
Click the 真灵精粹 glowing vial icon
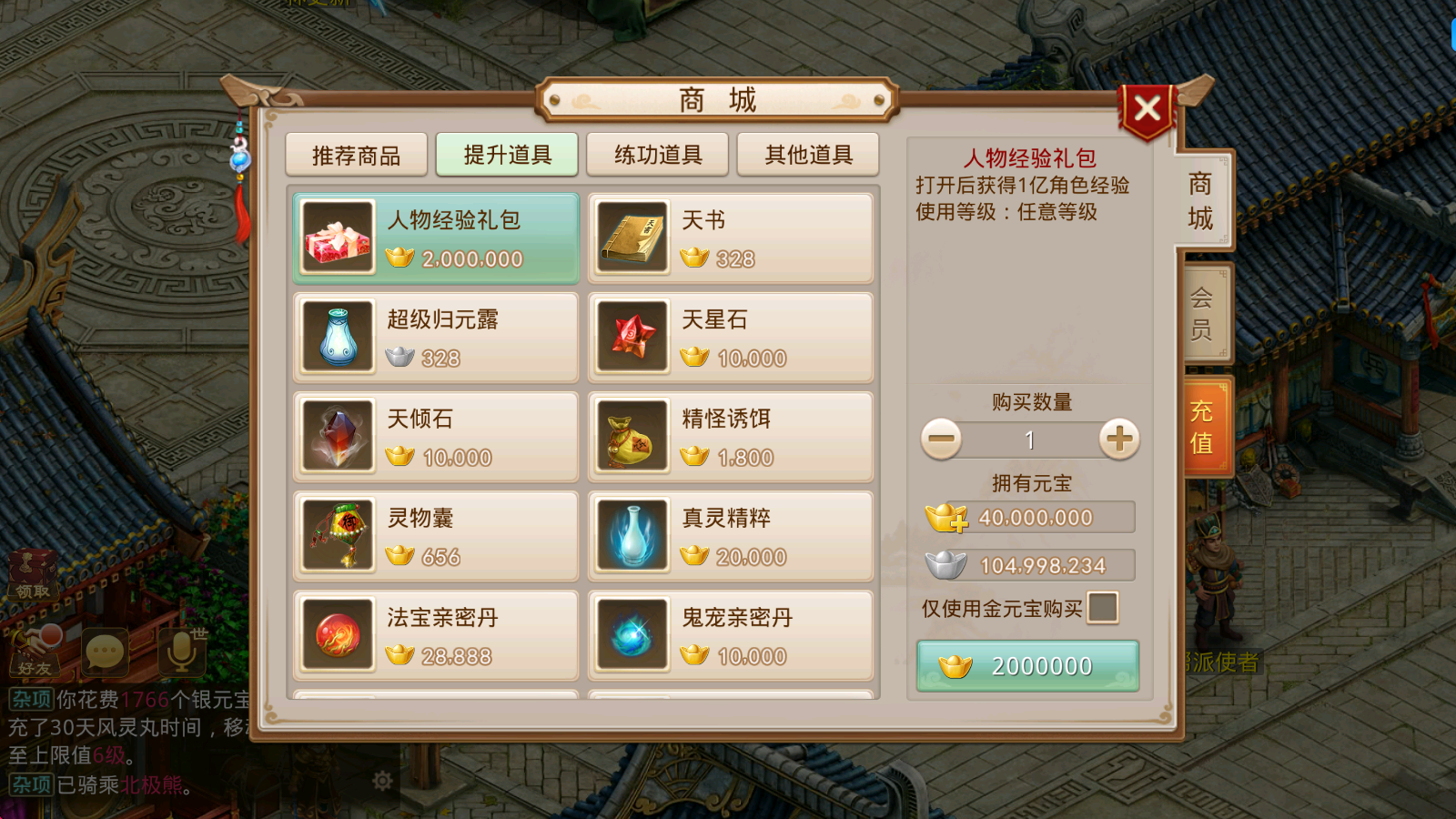pyautogui.click(x=632, y=536)
